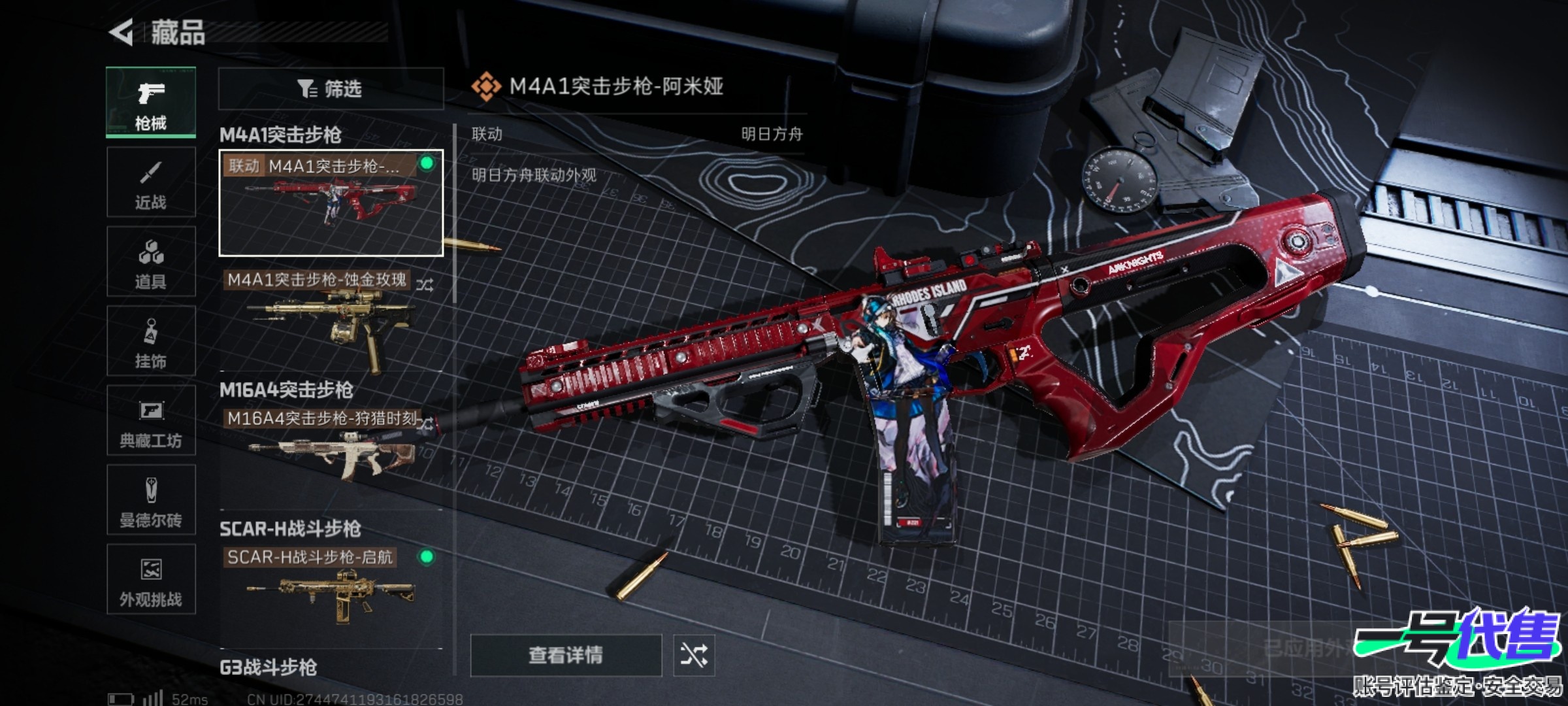
Task: Open the 筛选 filter button
Action: click(x=331, y=88)
